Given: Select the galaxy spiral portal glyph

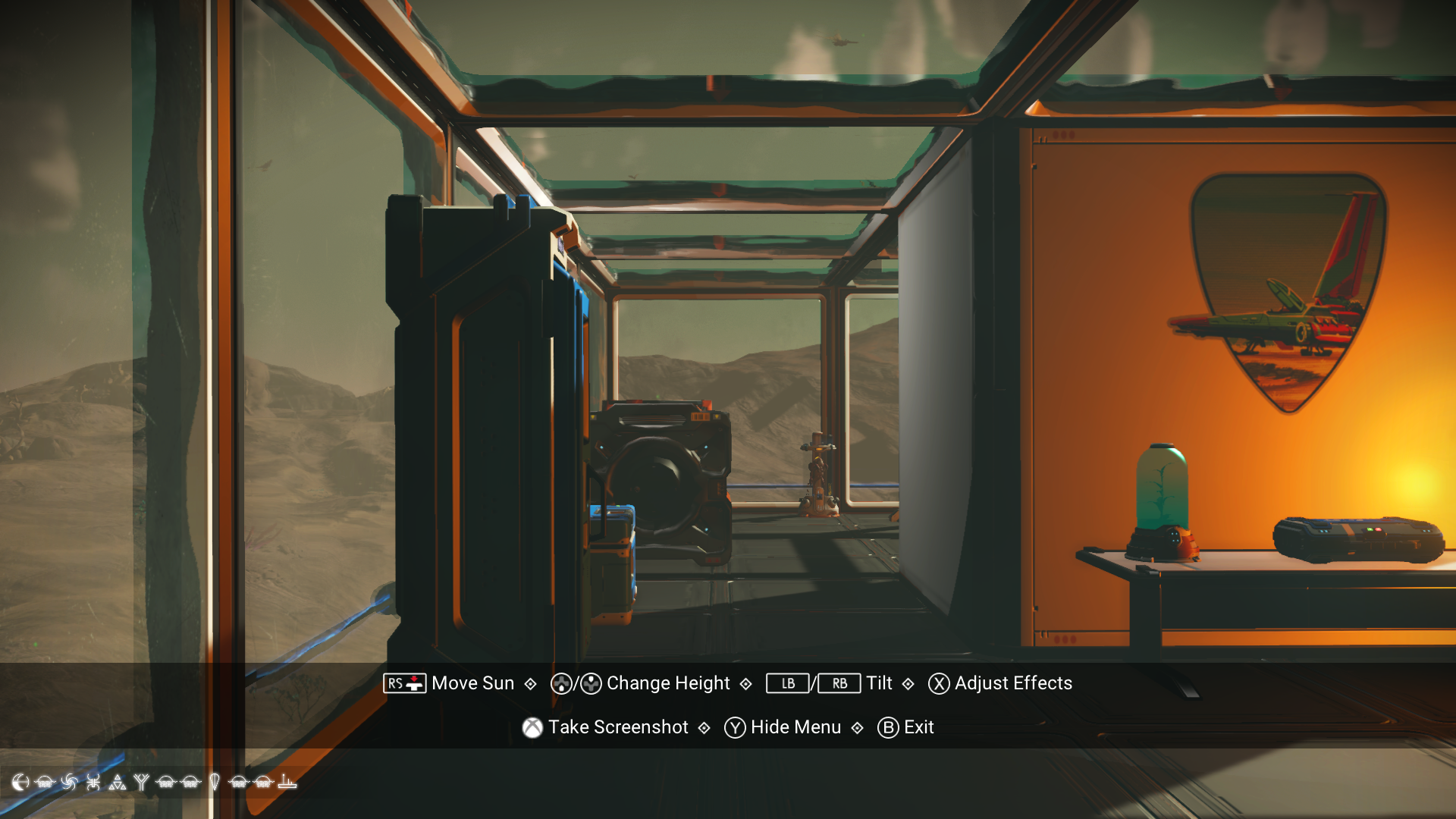Looking at the screenshot, I should pyautogui.click(x=68, y=783).
